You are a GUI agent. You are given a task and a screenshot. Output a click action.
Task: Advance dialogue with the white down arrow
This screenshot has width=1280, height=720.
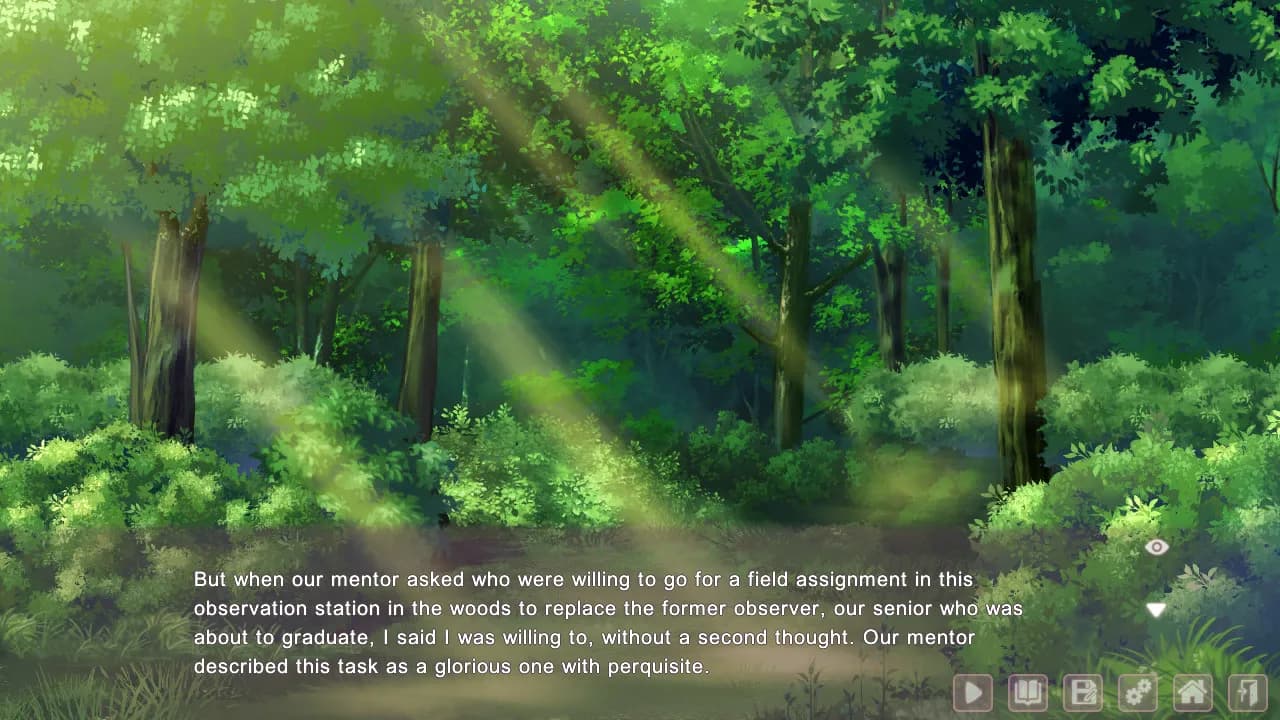1156,610
